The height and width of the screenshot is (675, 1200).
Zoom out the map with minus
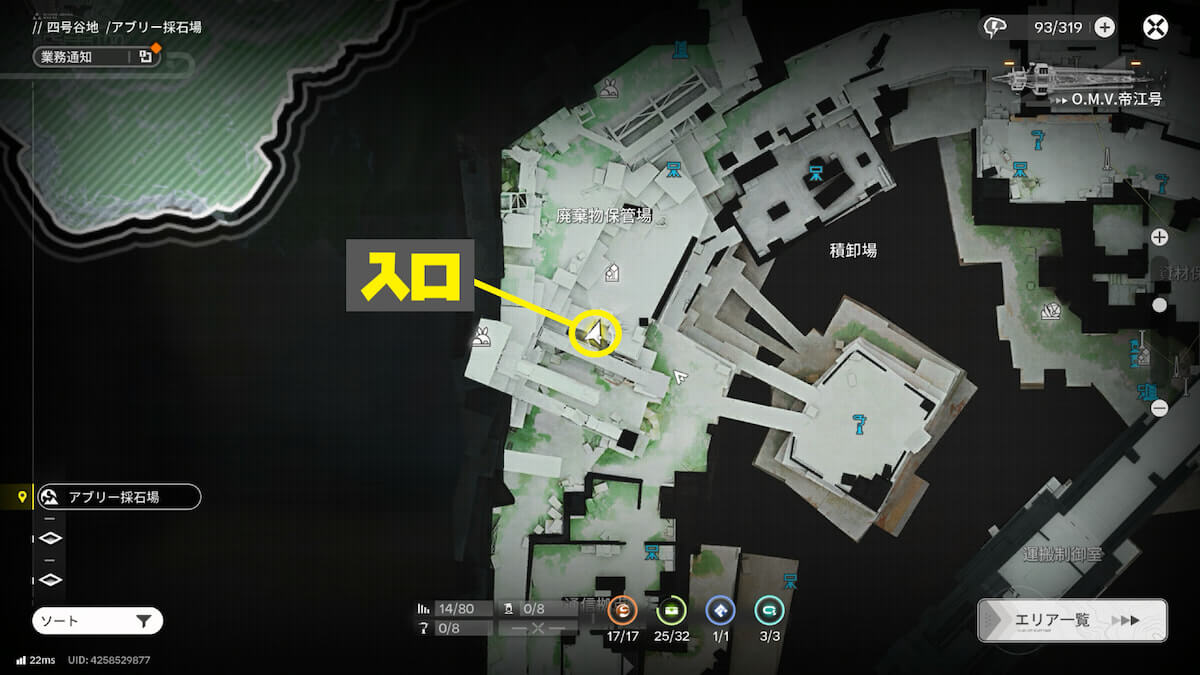pyautogui.click(x=1159, y=408)
